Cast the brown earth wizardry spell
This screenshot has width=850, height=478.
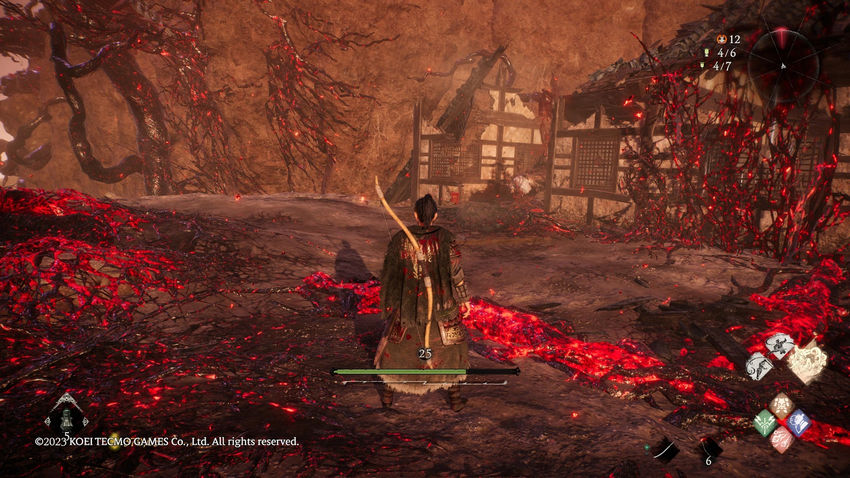[x=781, y=405]
